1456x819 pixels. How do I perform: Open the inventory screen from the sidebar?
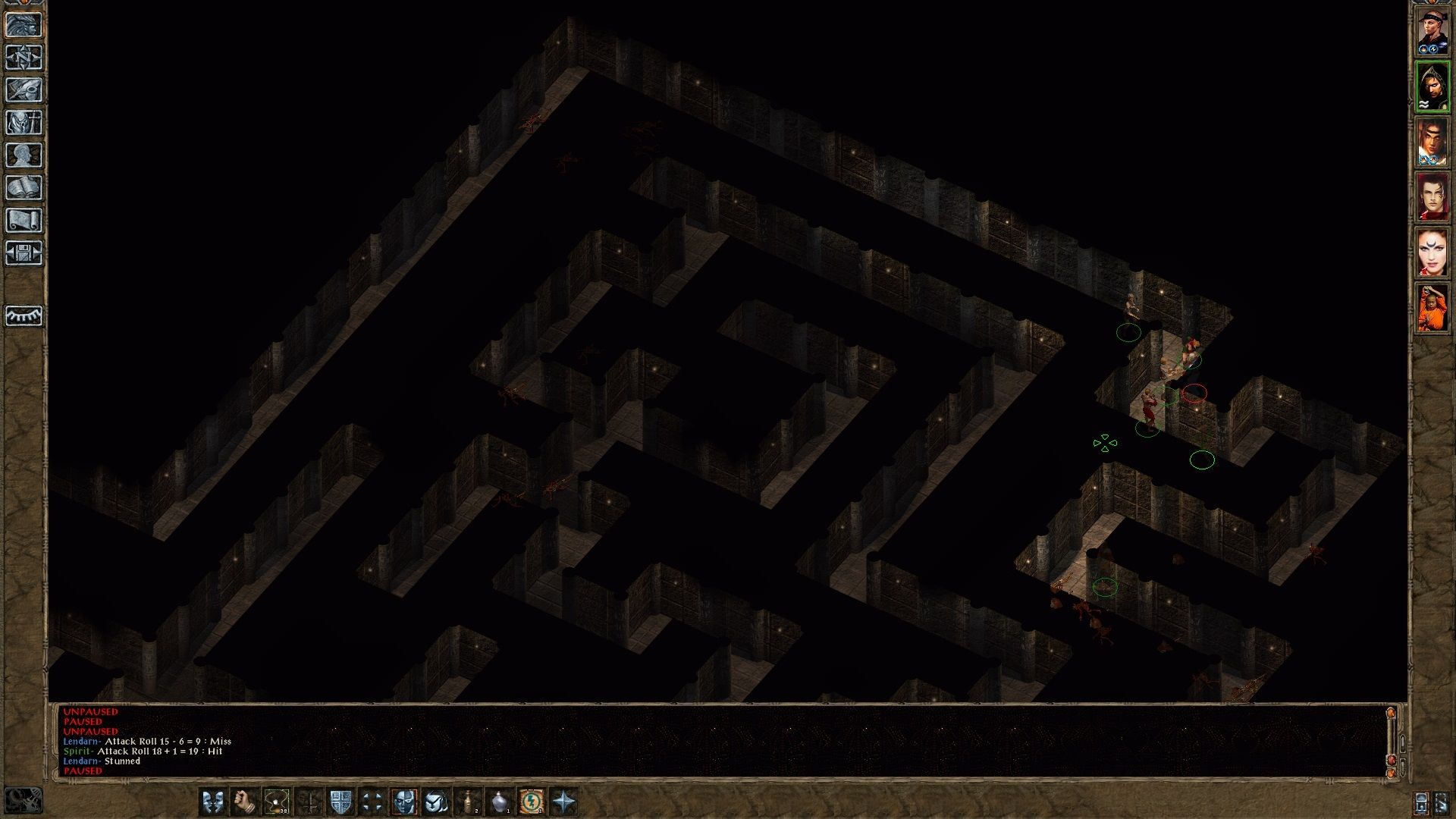click(24, 123)
